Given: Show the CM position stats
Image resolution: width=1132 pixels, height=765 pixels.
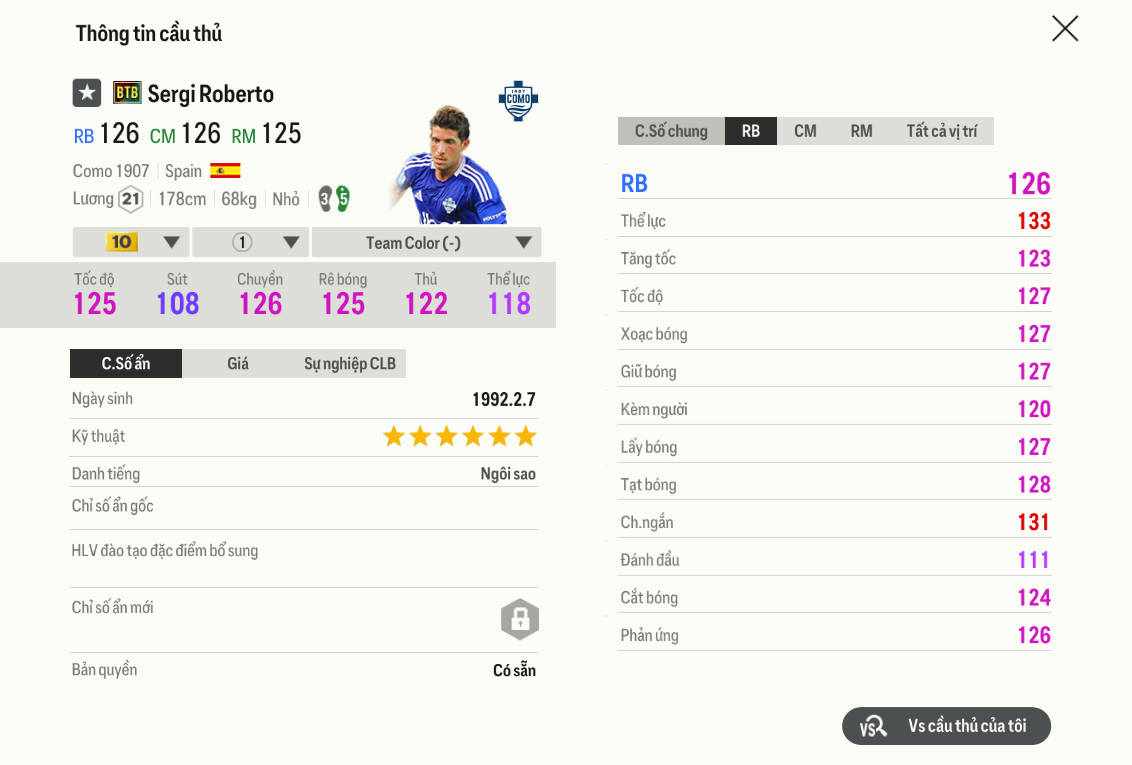Looking at the screenshot, I should pyautogui.click(x=805, y=131).
